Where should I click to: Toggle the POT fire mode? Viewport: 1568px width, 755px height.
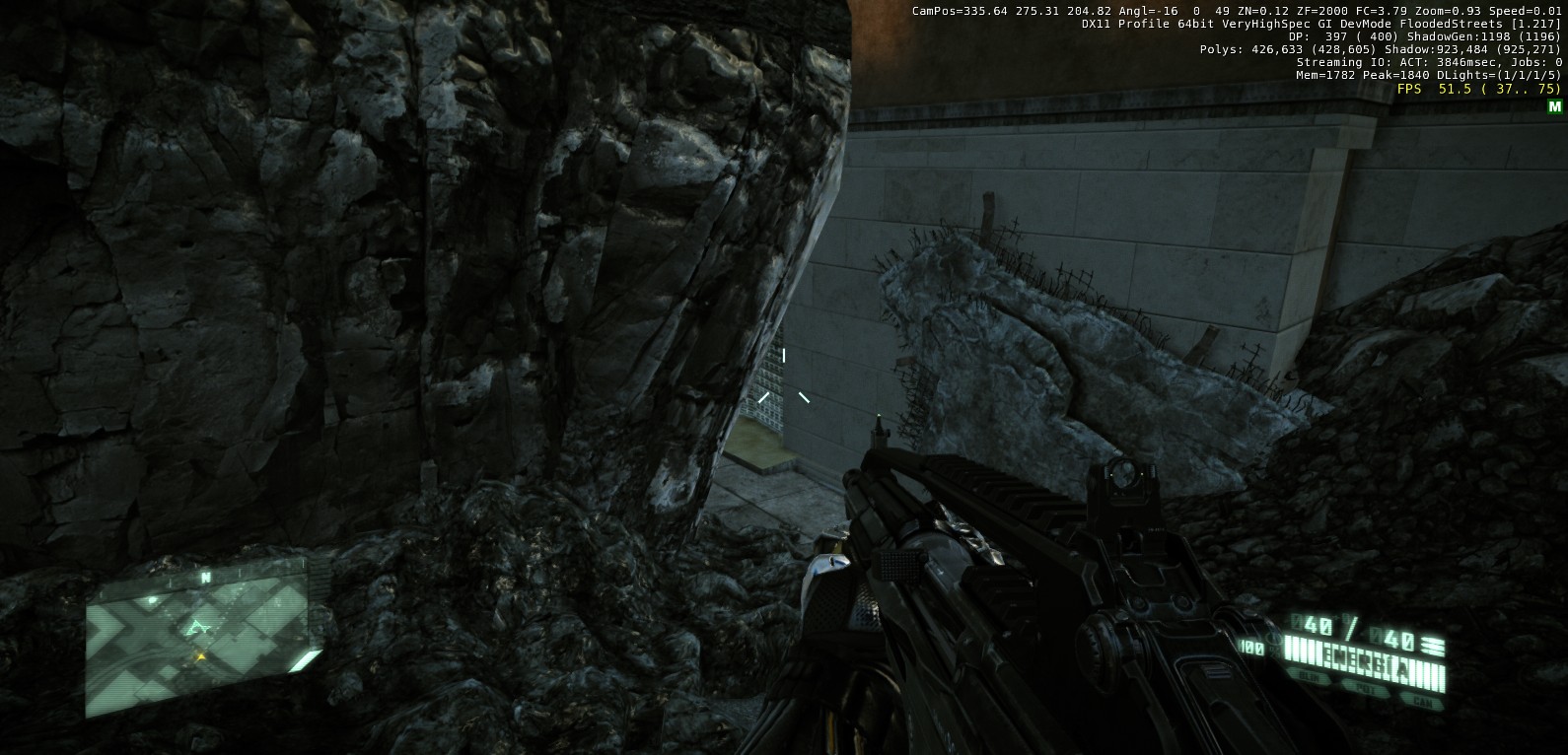(1365, 690)
